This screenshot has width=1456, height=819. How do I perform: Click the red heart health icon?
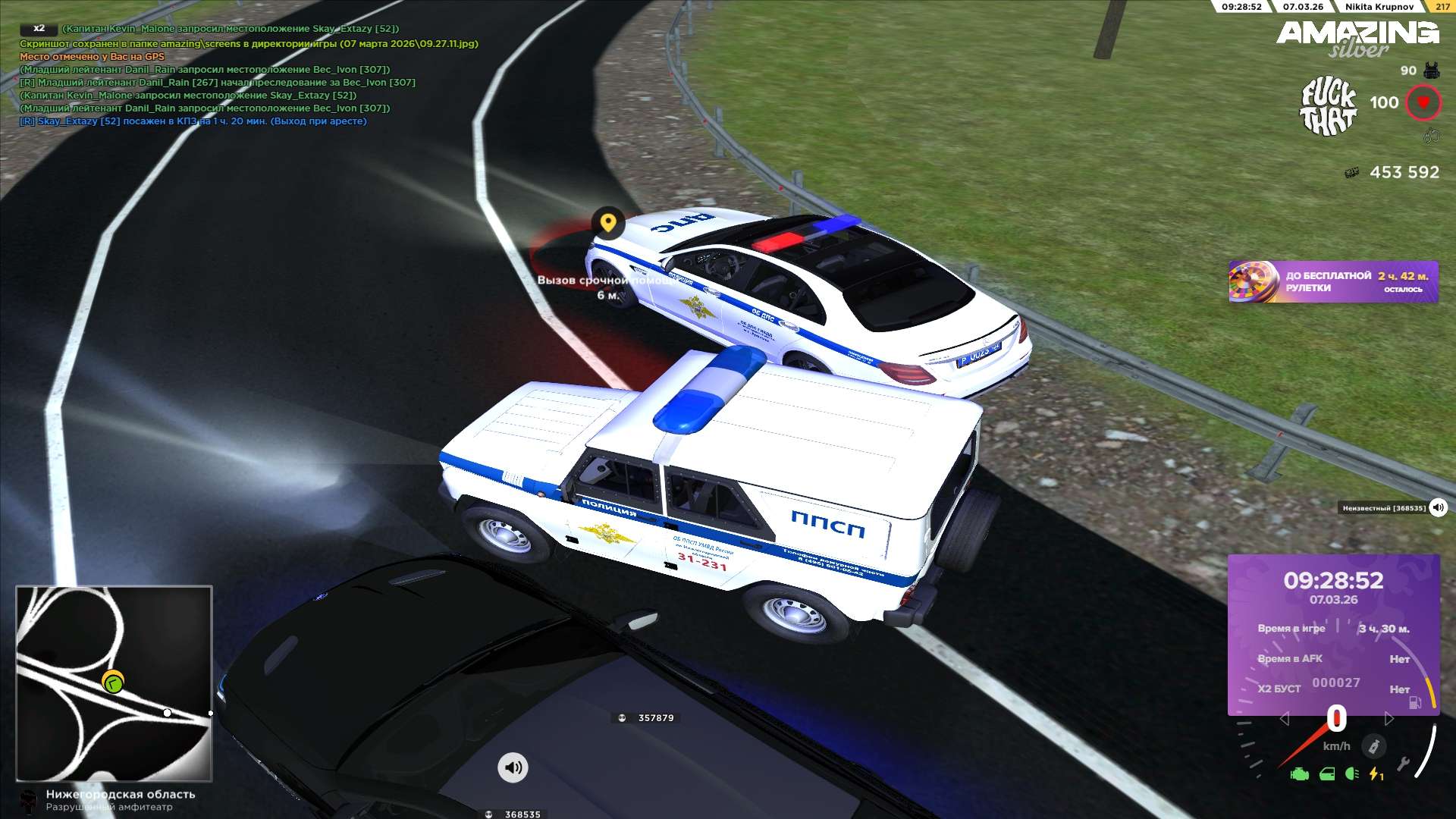pyautogui.click(x=1423, y=102)
